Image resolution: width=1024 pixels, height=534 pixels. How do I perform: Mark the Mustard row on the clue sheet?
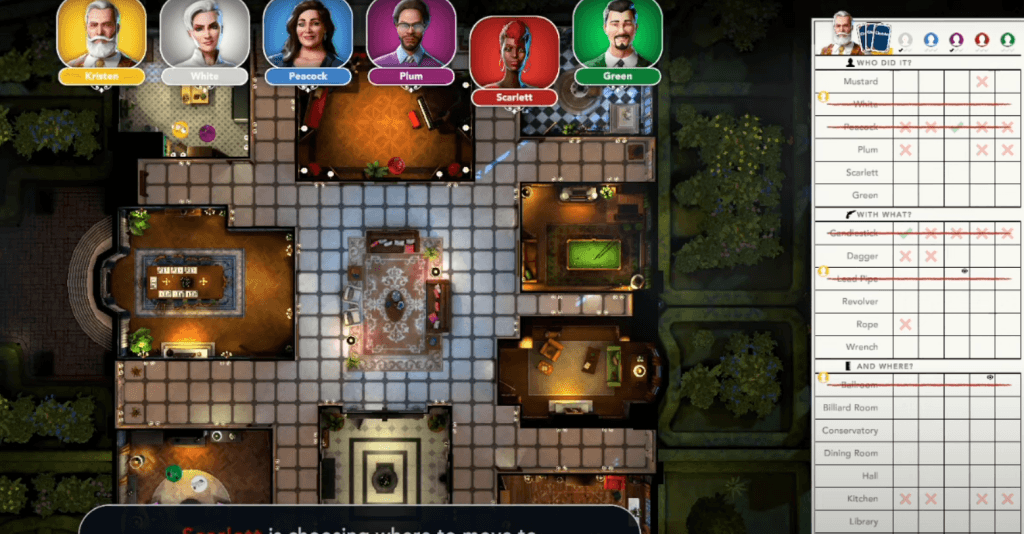tap(860, 81)
